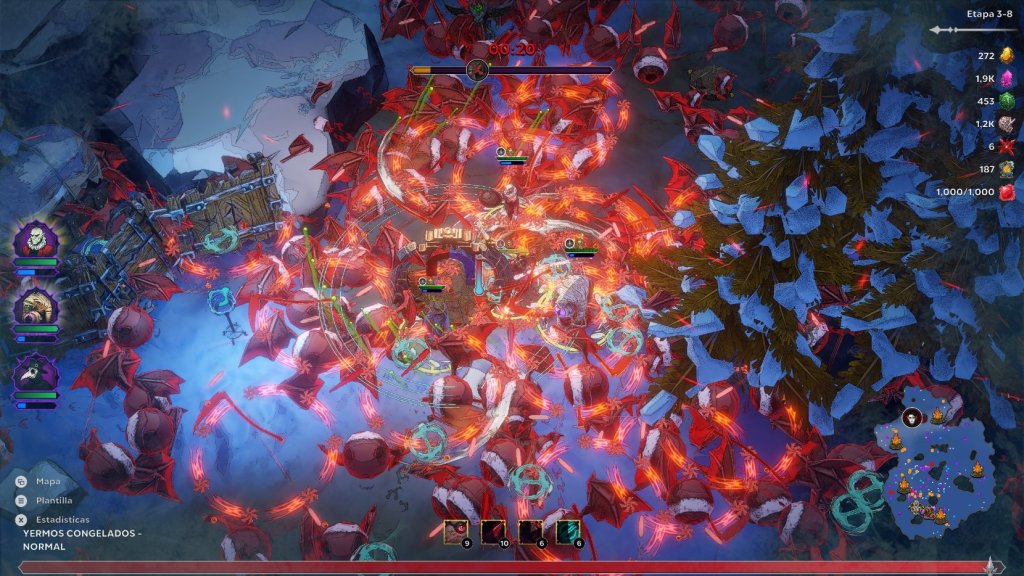Image resolution: width=1024 pixels, height=576 pixels.
Task: Activate the red-eyed creature ability icon
Action: pos(456,532)
